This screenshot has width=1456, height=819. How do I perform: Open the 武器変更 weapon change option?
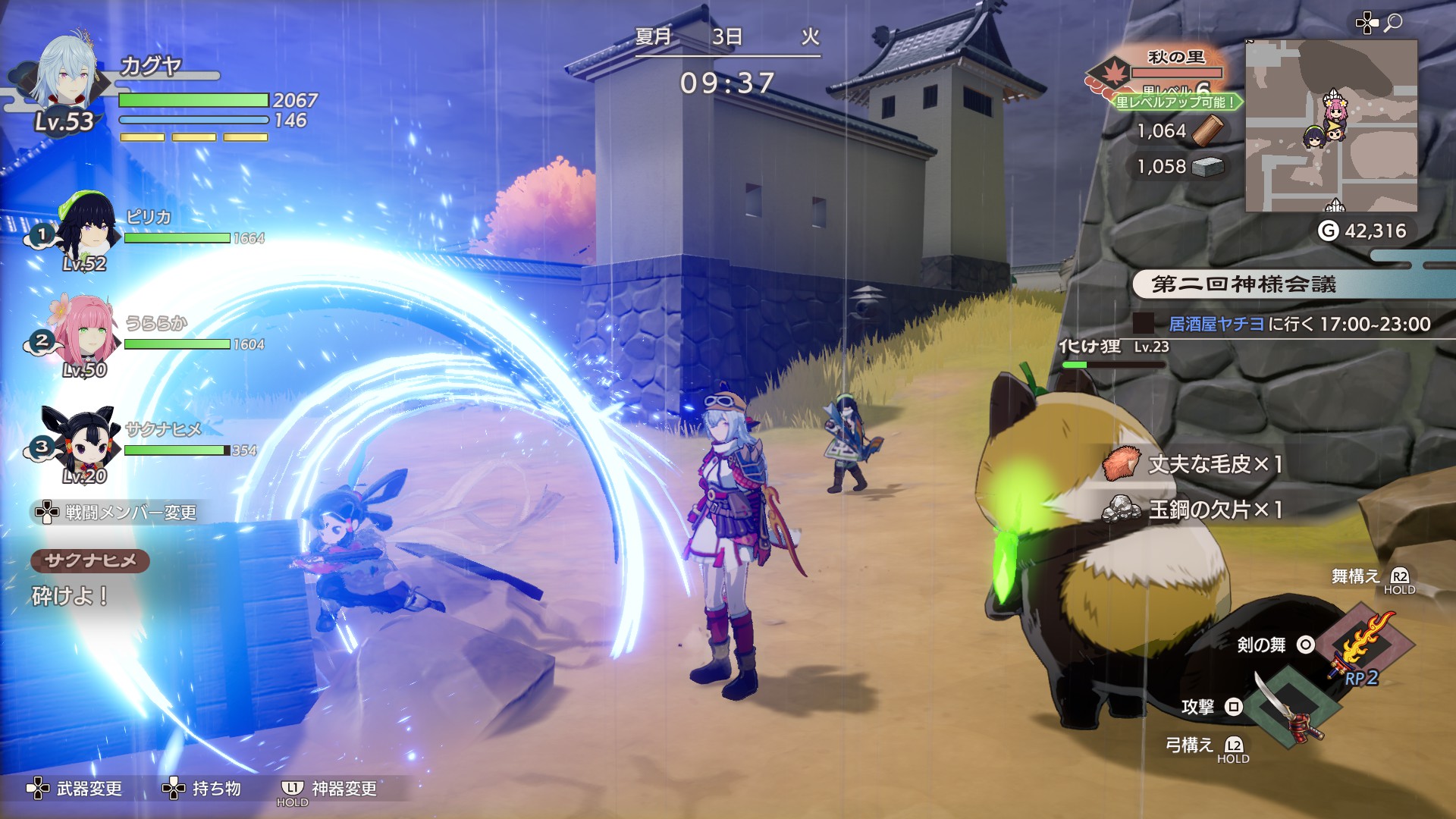[76, 789]
